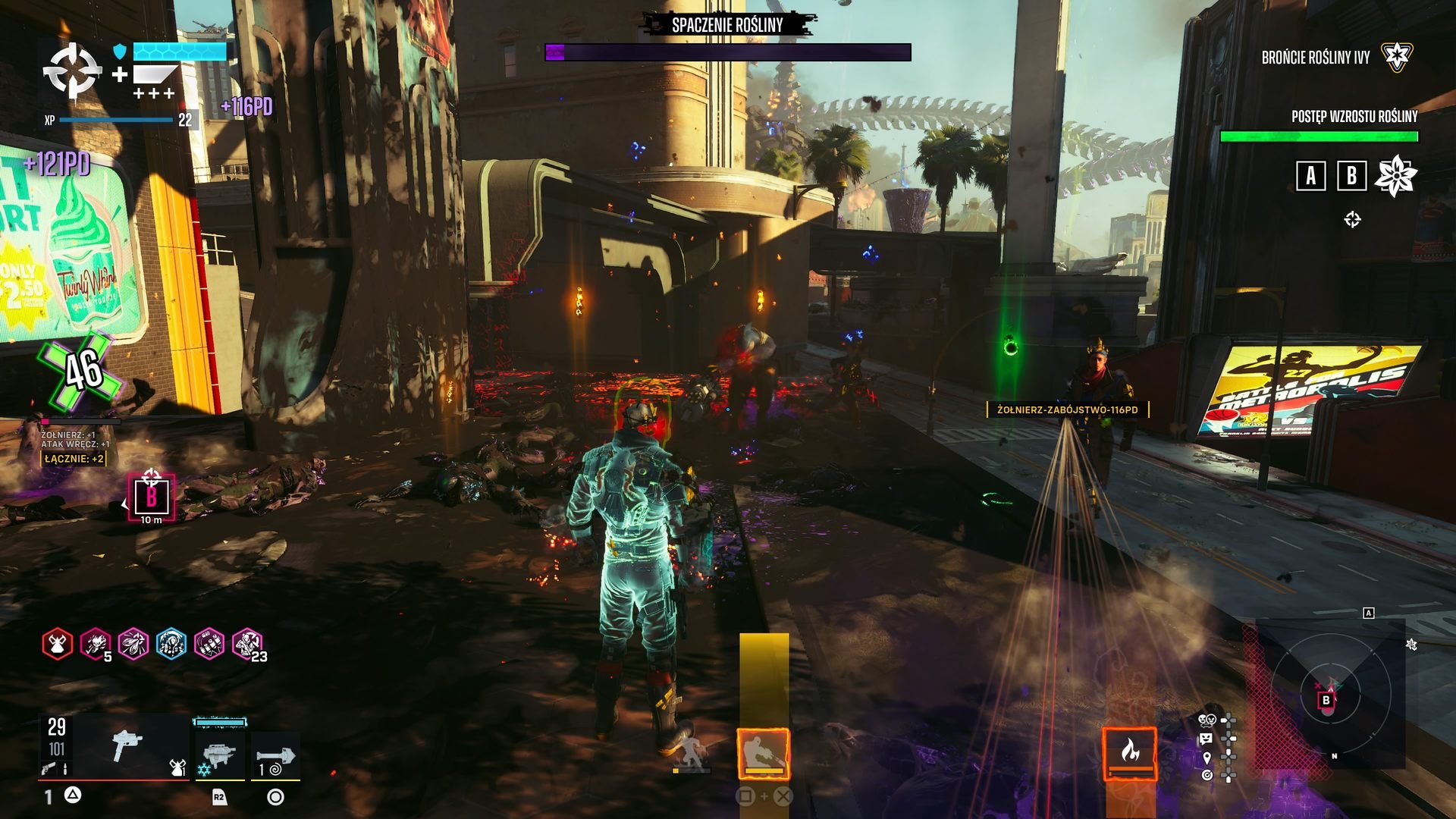Select the submachine gun weapon slot
The width and height of the screenshot is (1456, 819).
[x=127, y=747]
